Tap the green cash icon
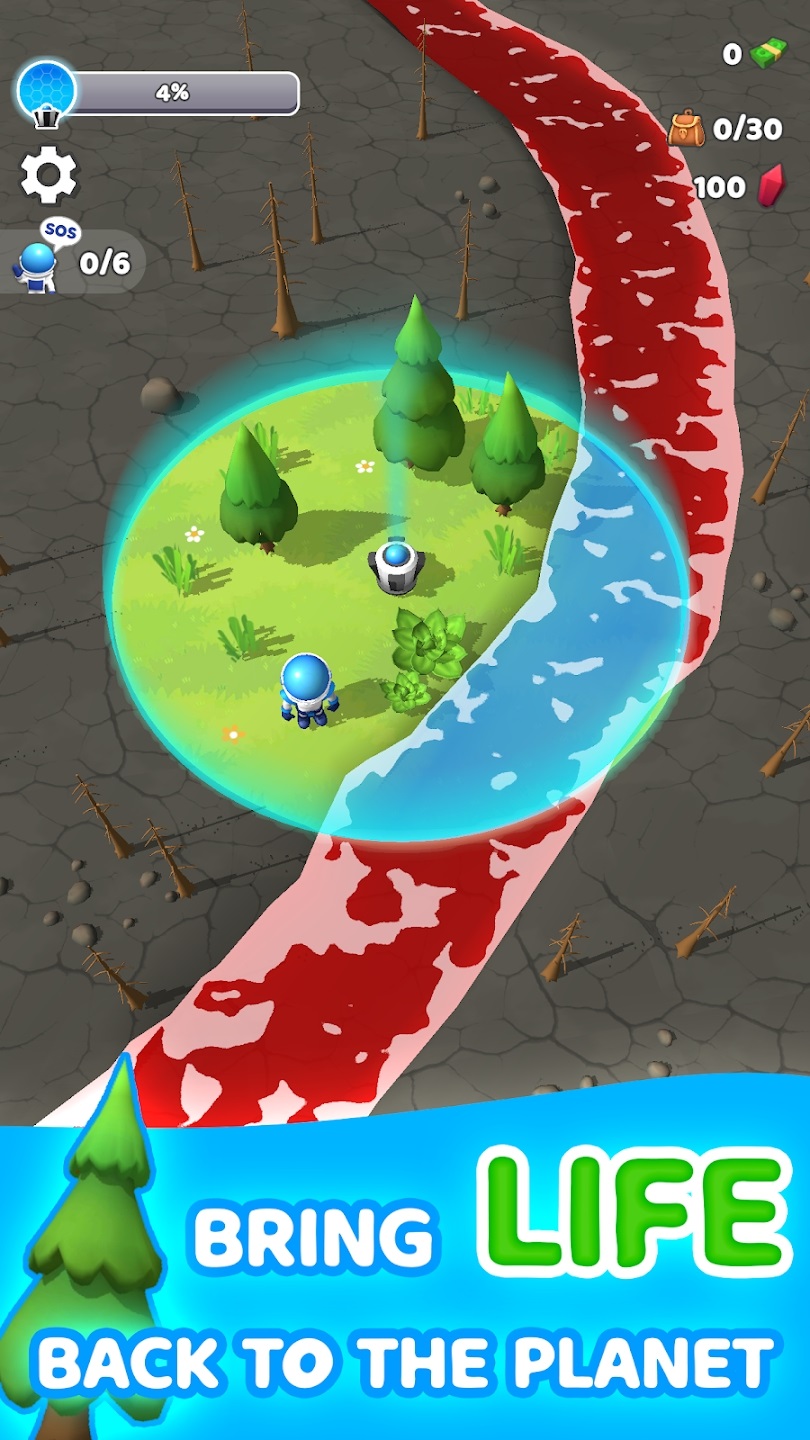The height and width of the screenshot is (1440, 810). click(765, 54)
